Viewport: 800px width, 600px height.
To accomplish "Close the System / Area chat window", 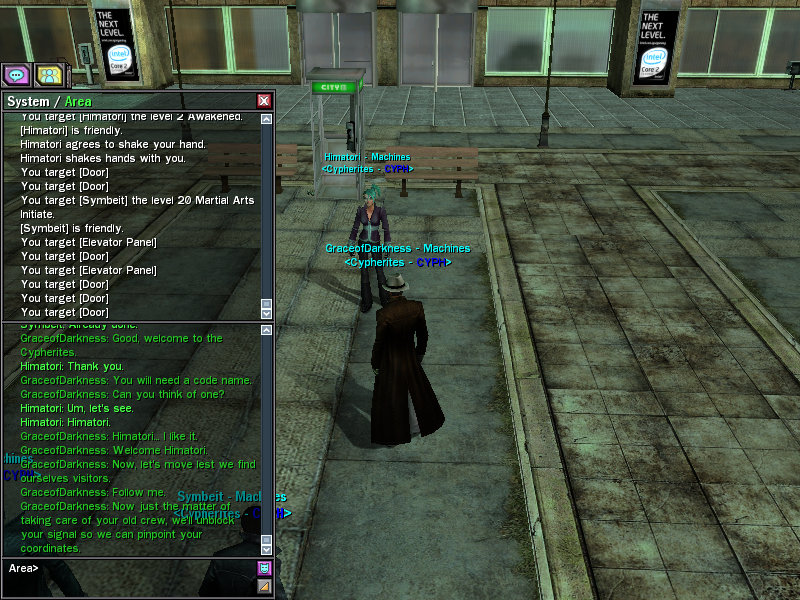I will pyautogui.click(x=264, y=101).
